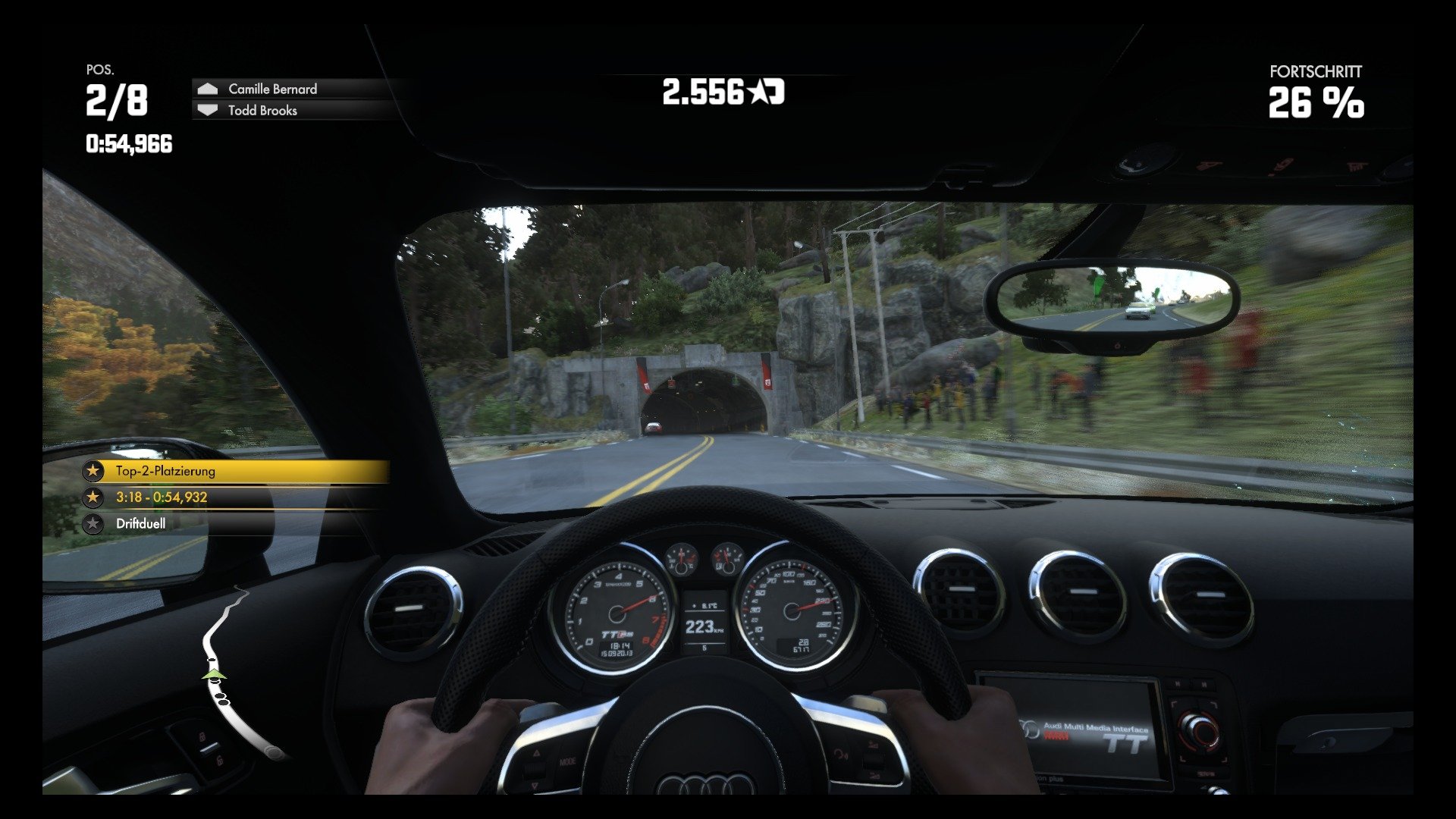The image size is (1456, 819).
Task: Select the Audi MMI logo on the media screen
Action: pos(1028,730)
